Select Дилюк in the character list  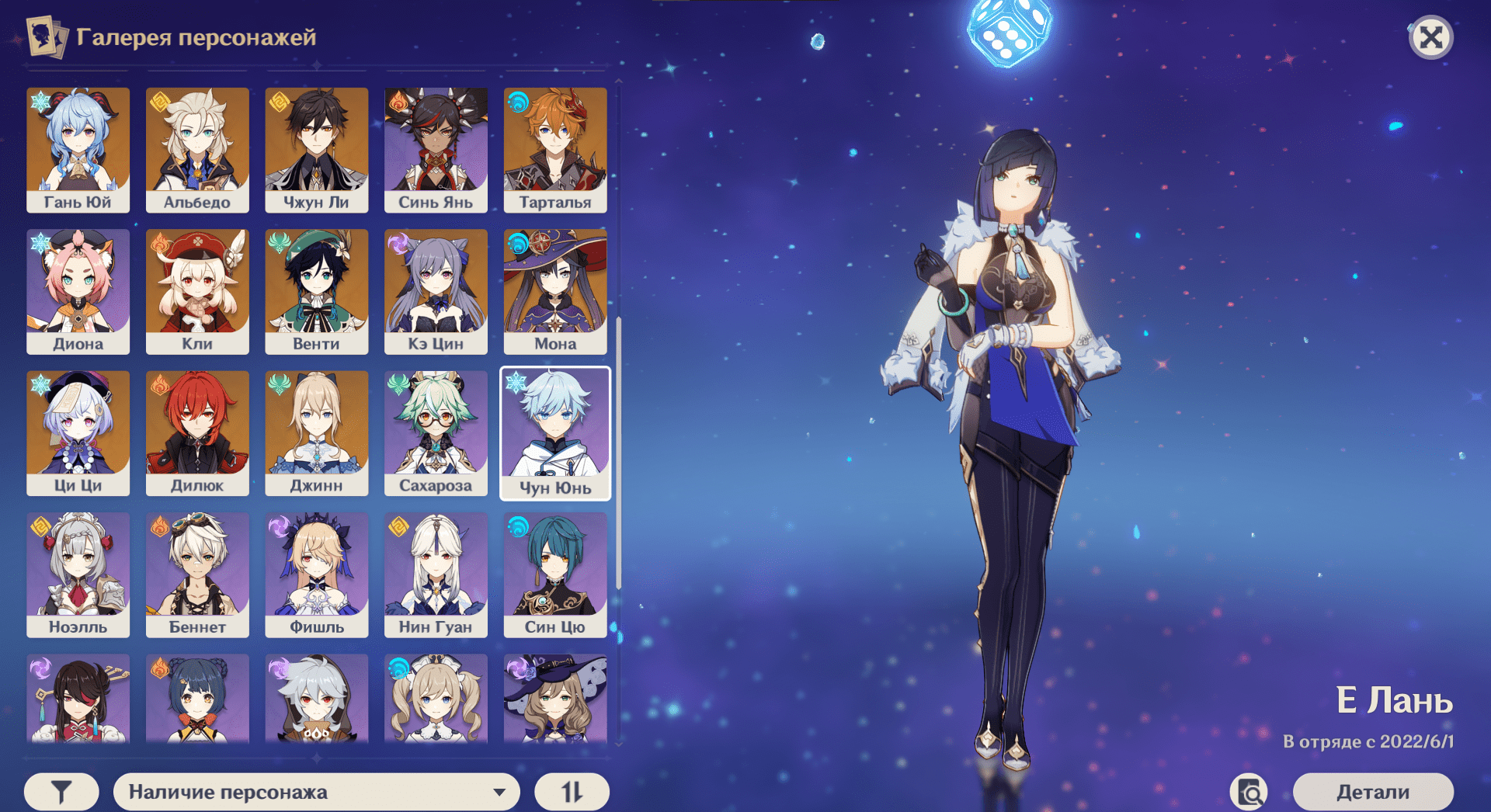click(x=197, y=433)
